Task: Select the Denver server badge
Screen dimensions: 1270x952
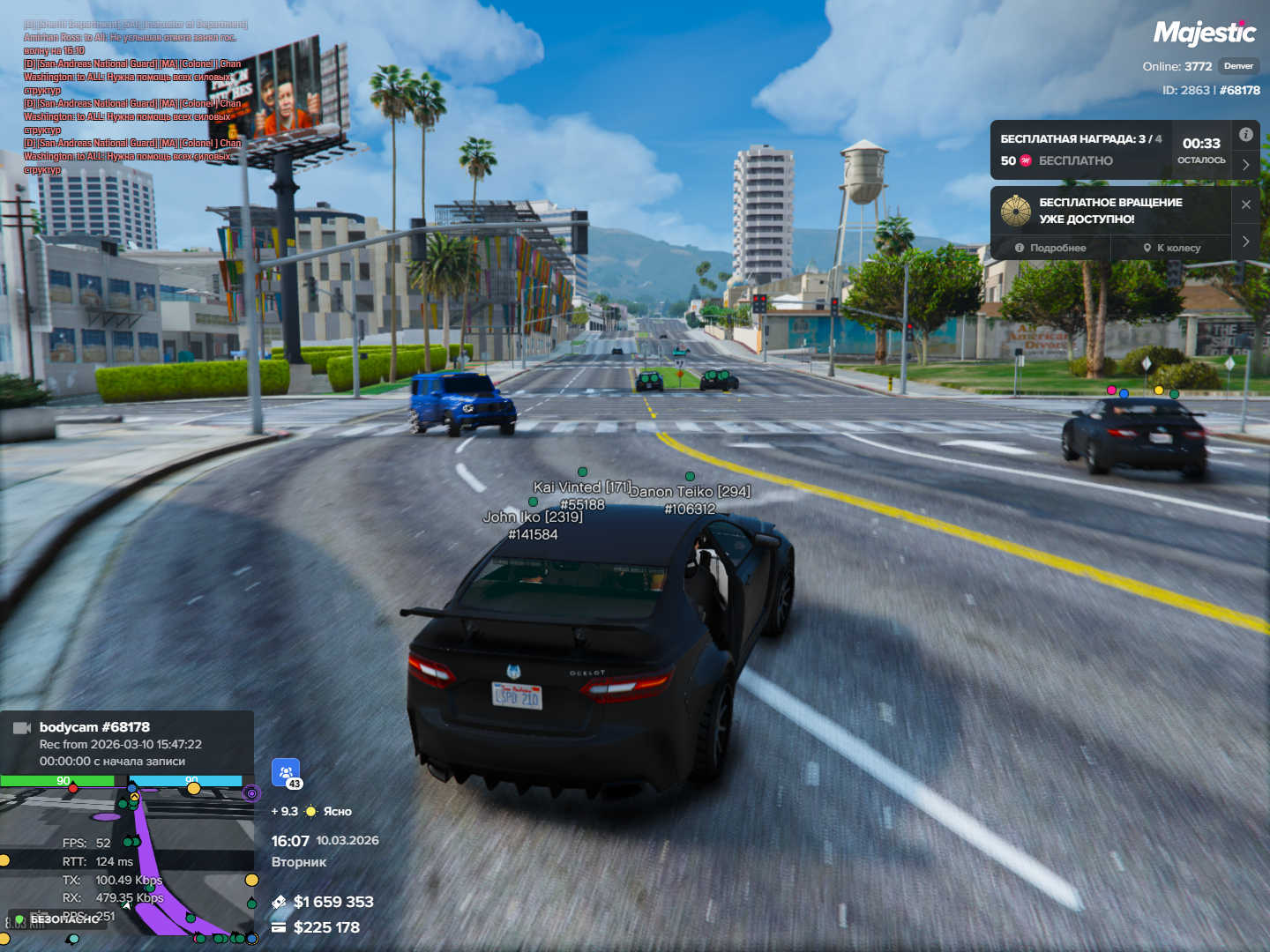Action: point(1238,66)
